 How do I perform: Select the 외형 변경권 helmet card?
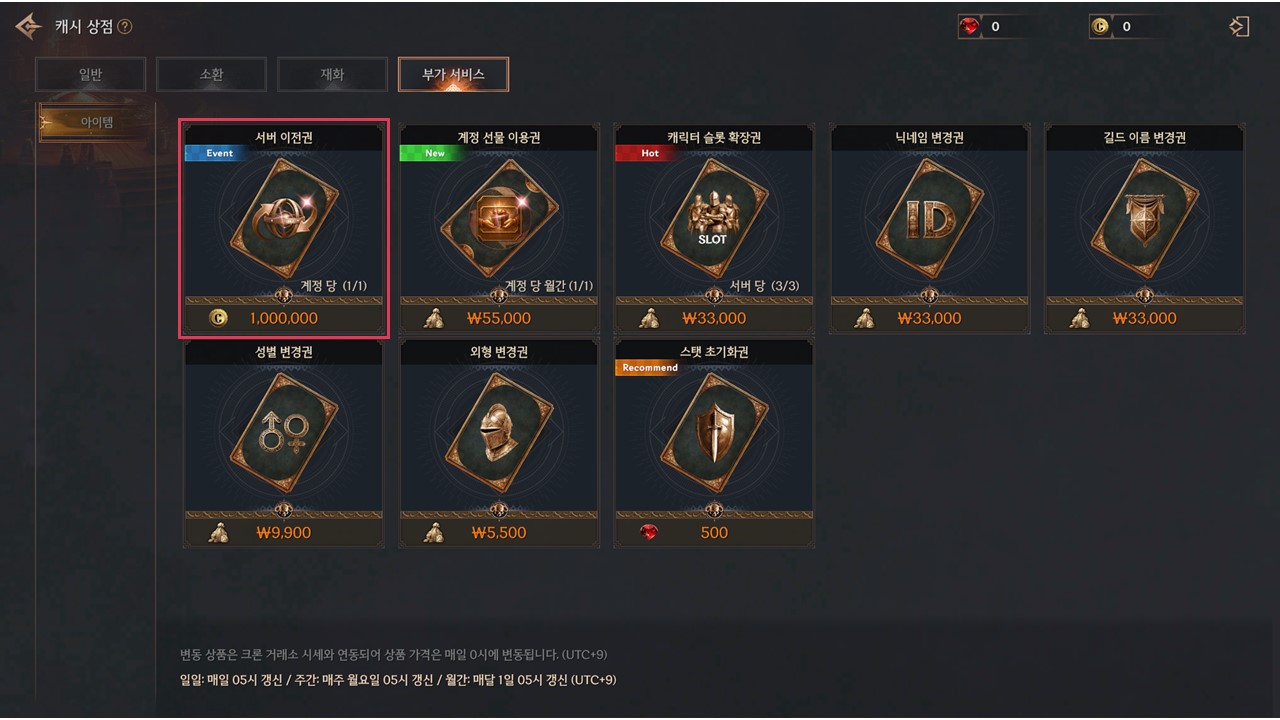click(x=499, y=443)
